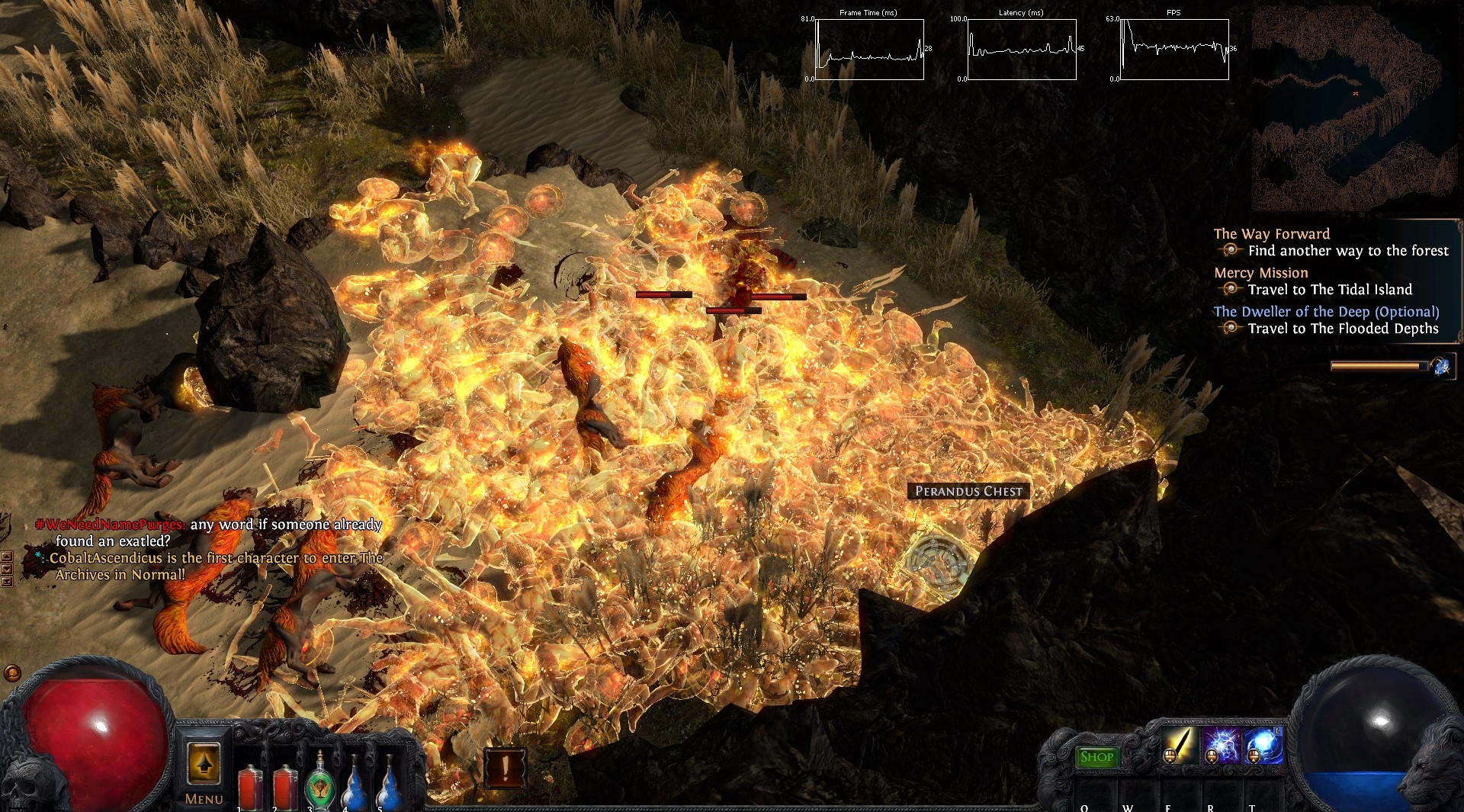
Task: Select The Dweller of the Deep quest
Action: tap(1326, 312)
